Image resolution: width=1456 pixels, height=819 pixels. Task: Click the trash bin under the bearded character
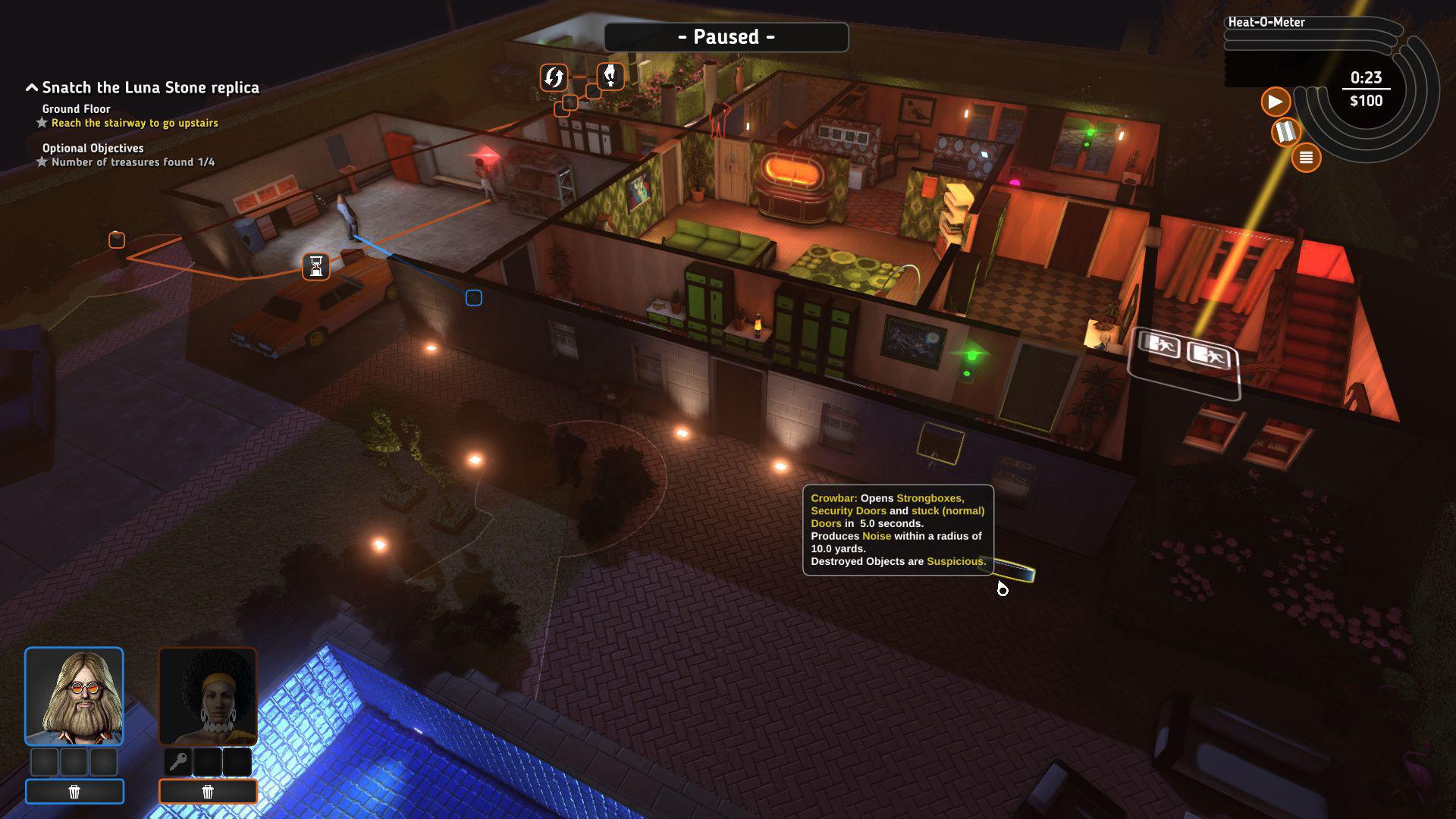click(75, 791)
